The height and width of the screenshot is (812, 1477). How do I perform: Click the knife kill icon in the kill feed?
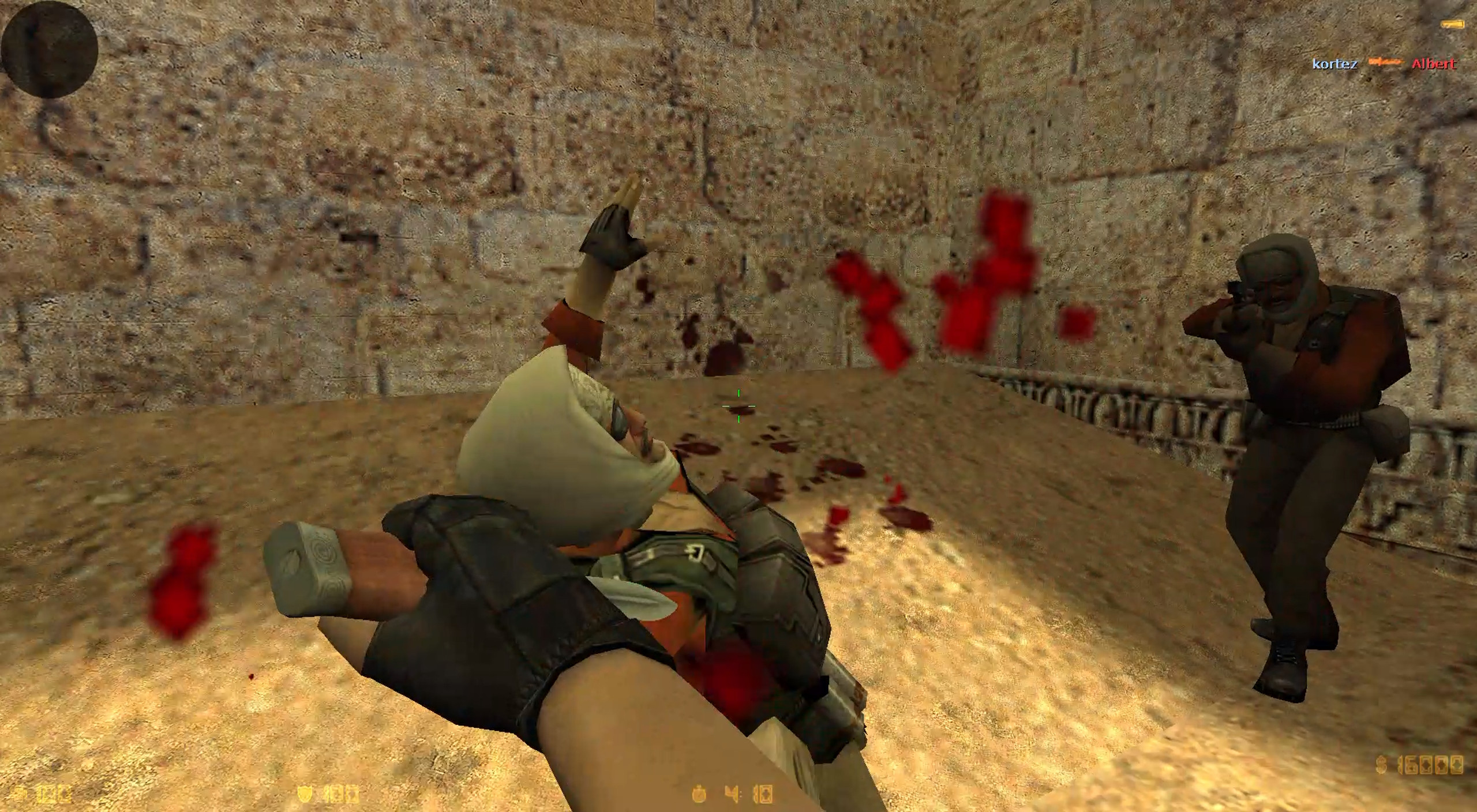coord(1386,62)
